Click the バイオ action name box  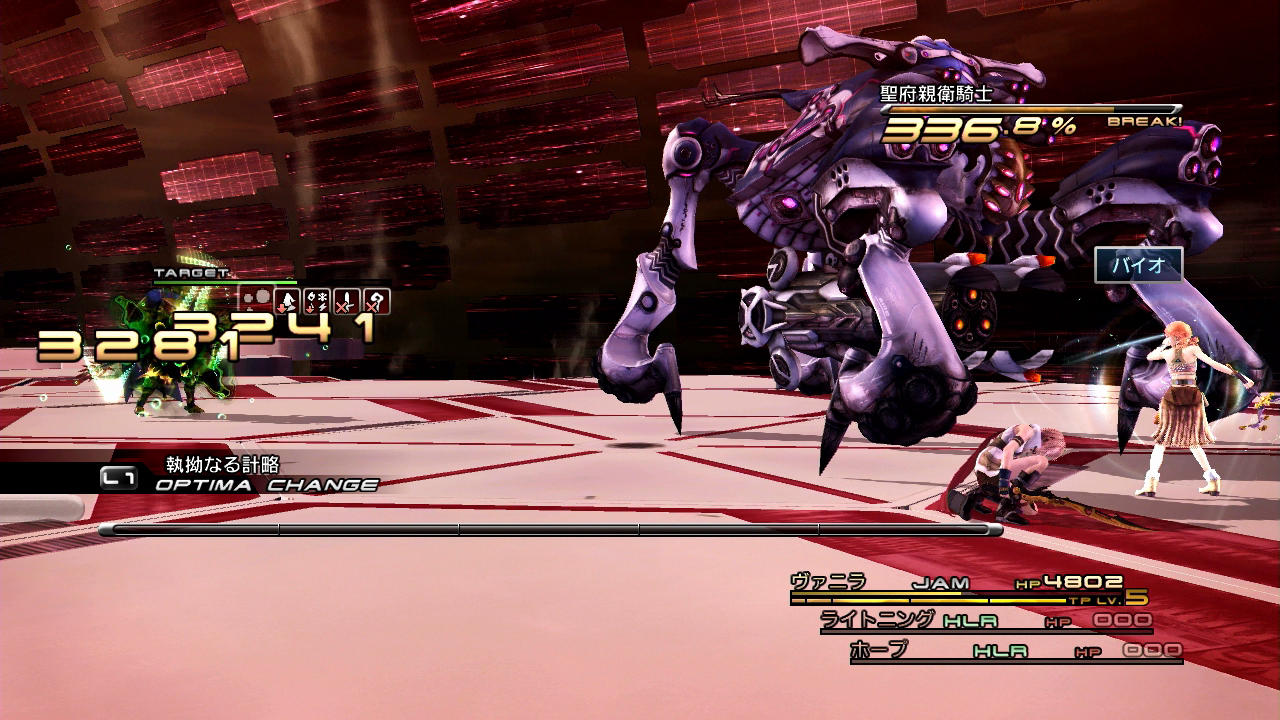[x=1138, y=265]
